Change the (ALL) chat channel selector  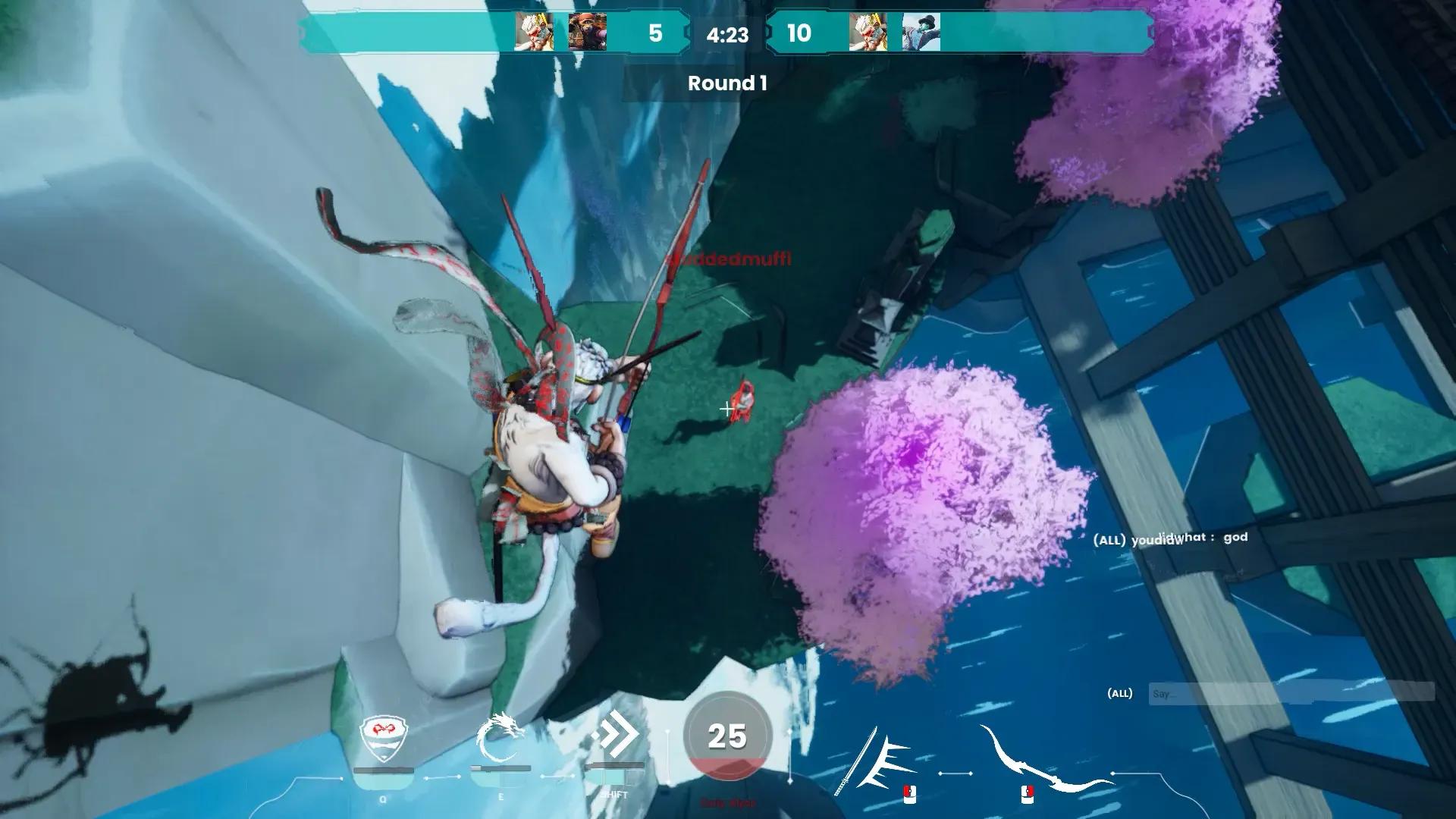click(x=1120, y=693)
